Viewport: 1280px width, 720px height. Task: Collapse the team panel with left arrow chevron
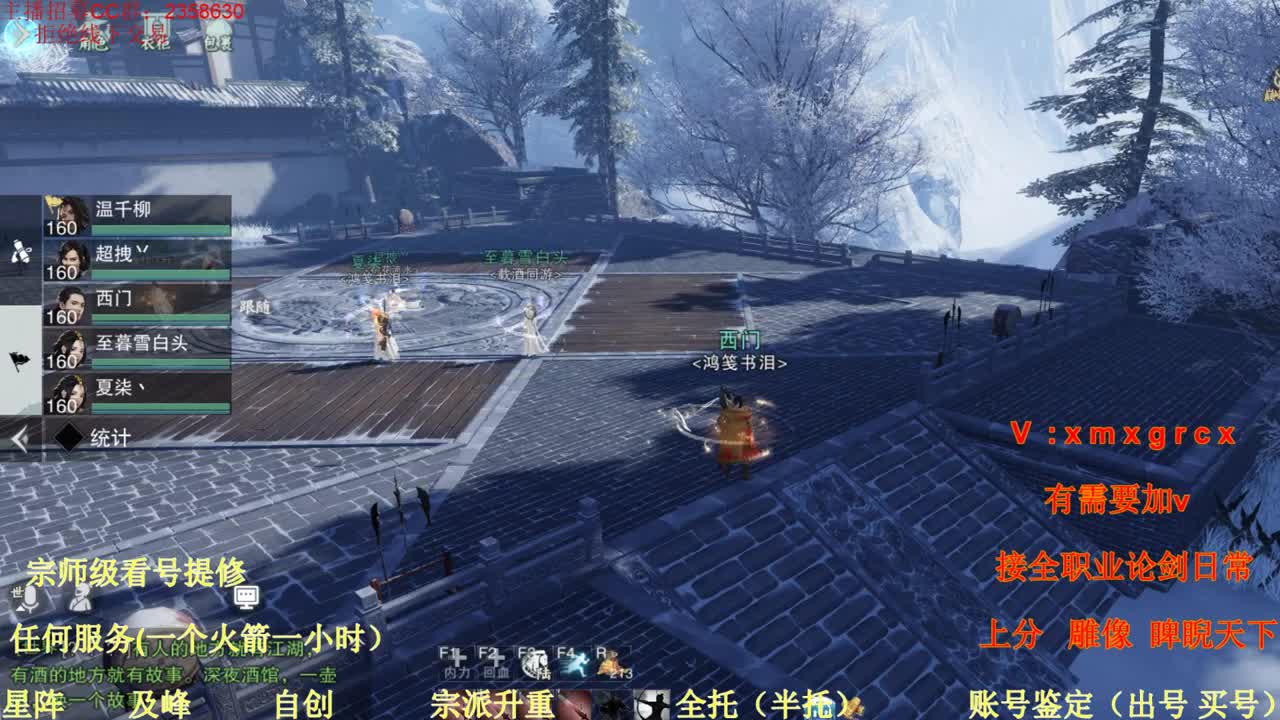[x=18, y=436]
